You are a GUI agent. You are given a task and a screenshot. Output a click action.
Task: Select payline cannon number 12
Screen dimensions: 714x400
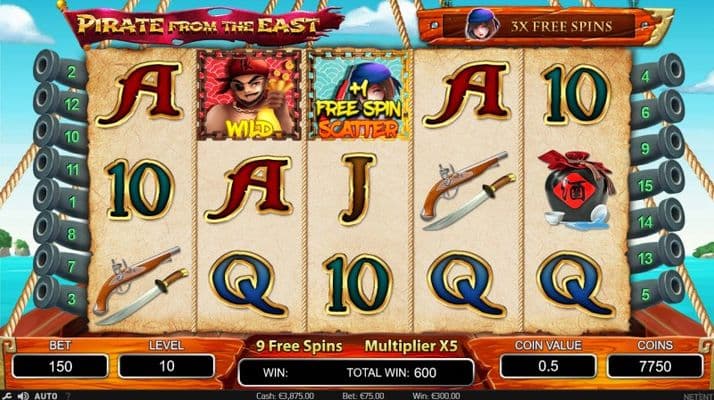pyautogui.click(x=62, y=103)
